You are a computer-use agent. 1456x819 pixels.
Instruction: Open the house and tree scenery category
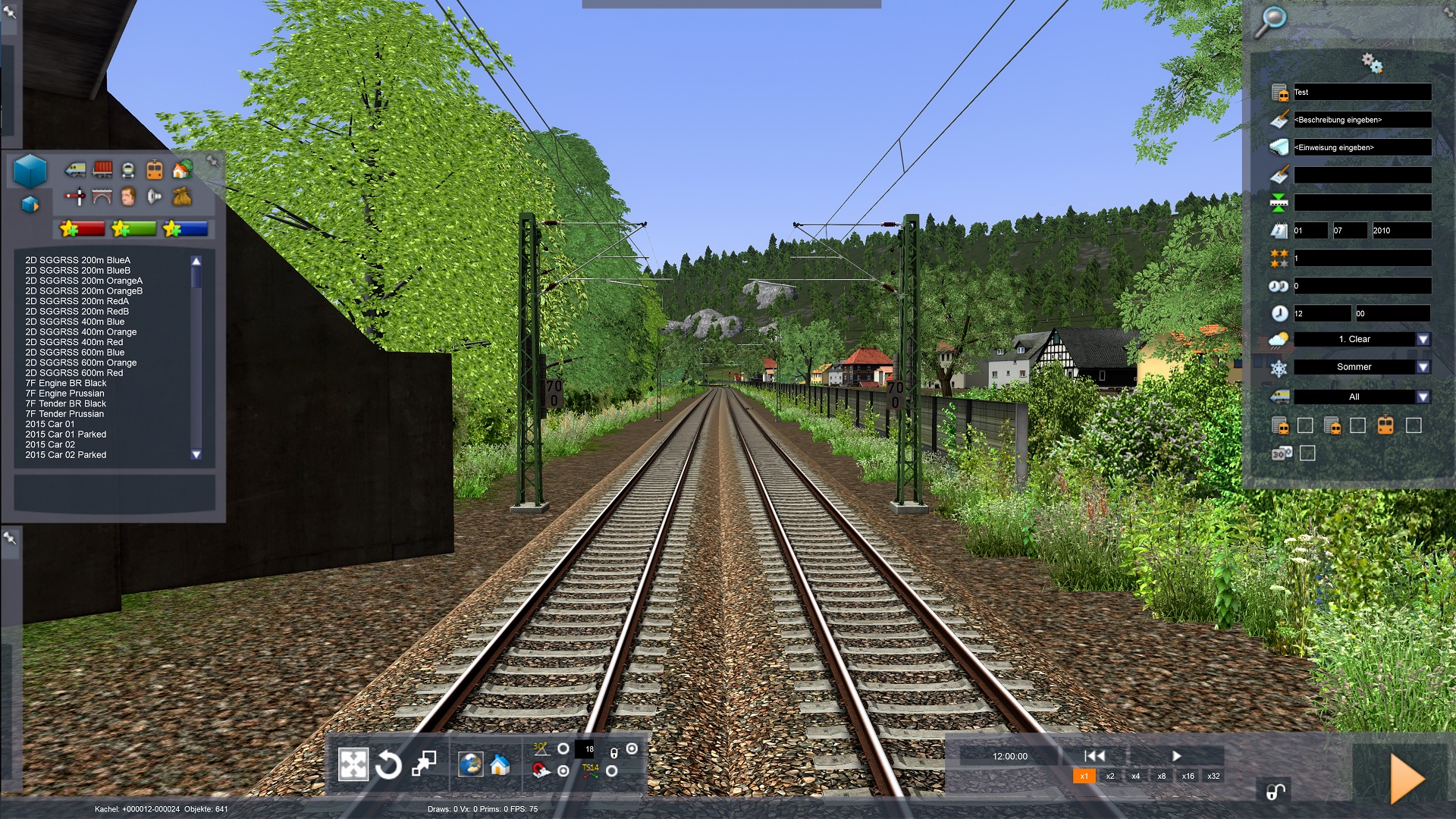(x=182, y=170)
